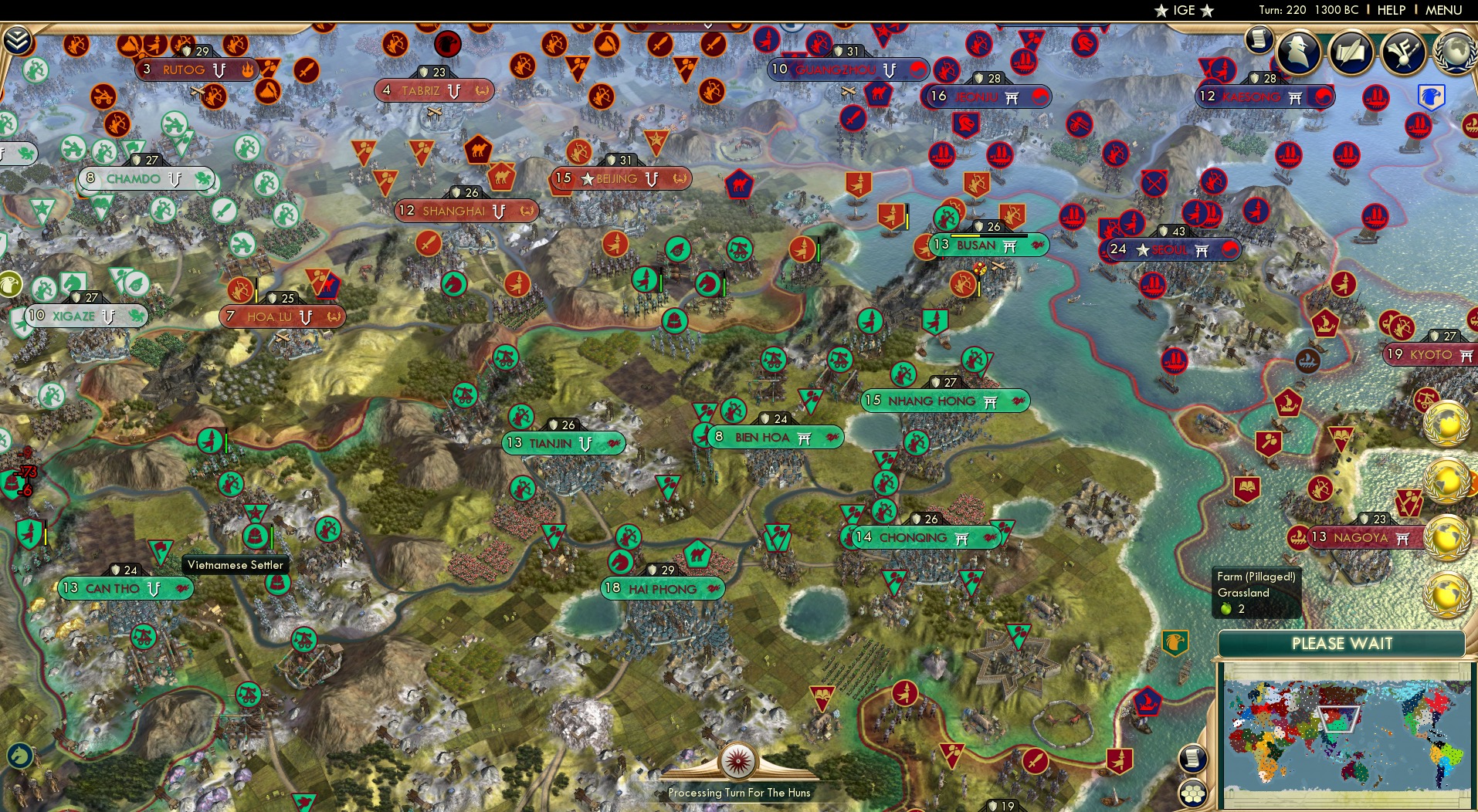Screen dimensions: 1478x812
Task: Click the green eagle crest above the minimap
Action: click(1175, 642)
